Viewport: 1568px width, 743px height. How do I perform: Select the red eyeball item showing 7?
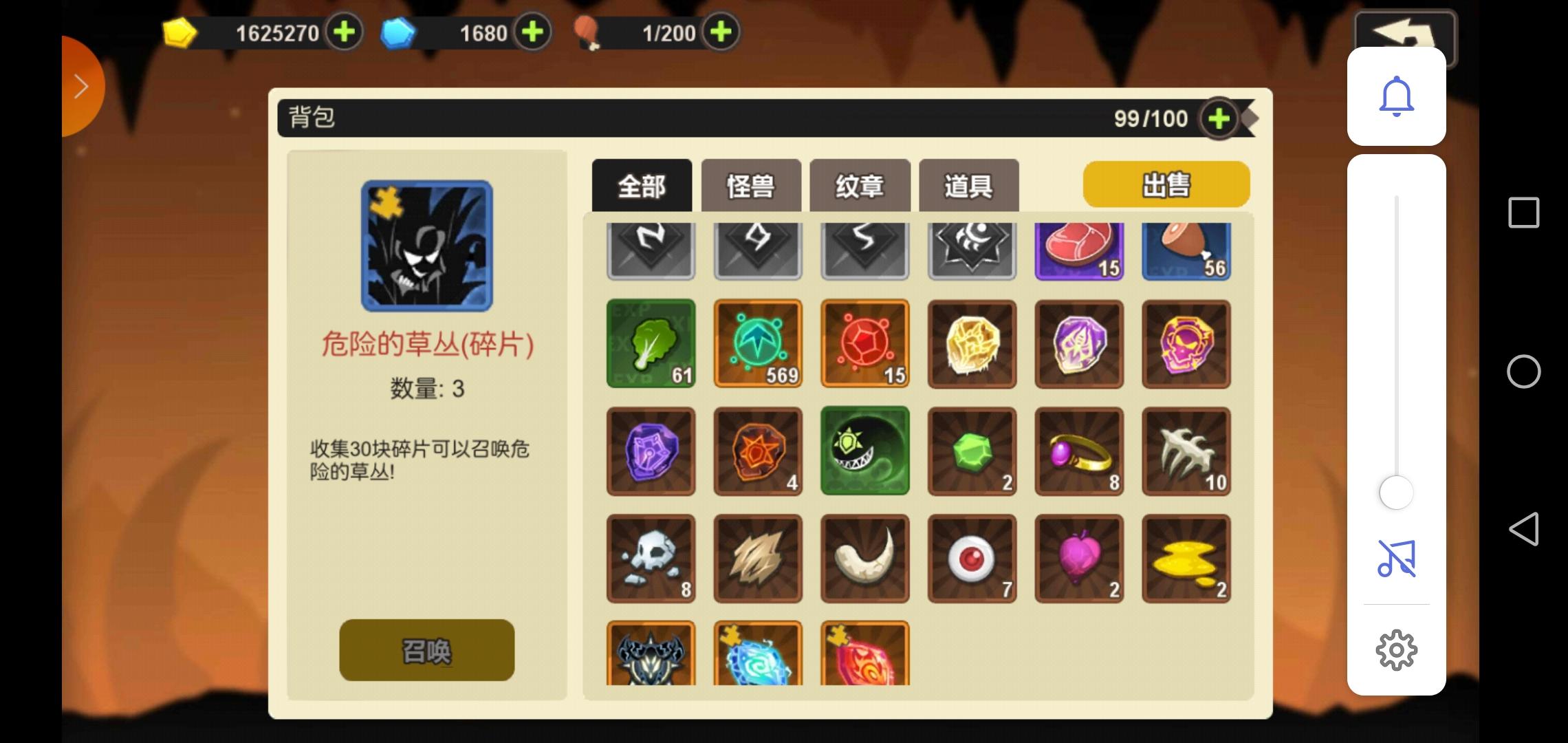point(972,559)
